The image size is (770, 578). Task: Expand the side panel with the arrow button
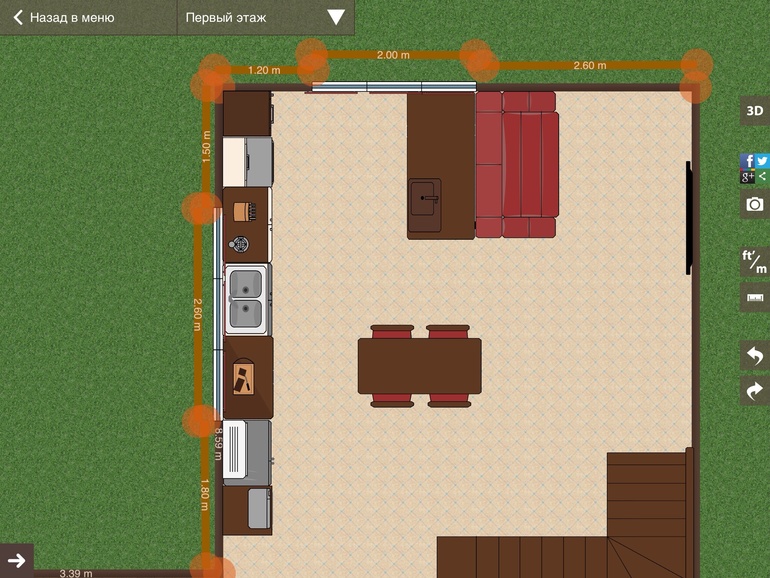[x=16, y=560]
